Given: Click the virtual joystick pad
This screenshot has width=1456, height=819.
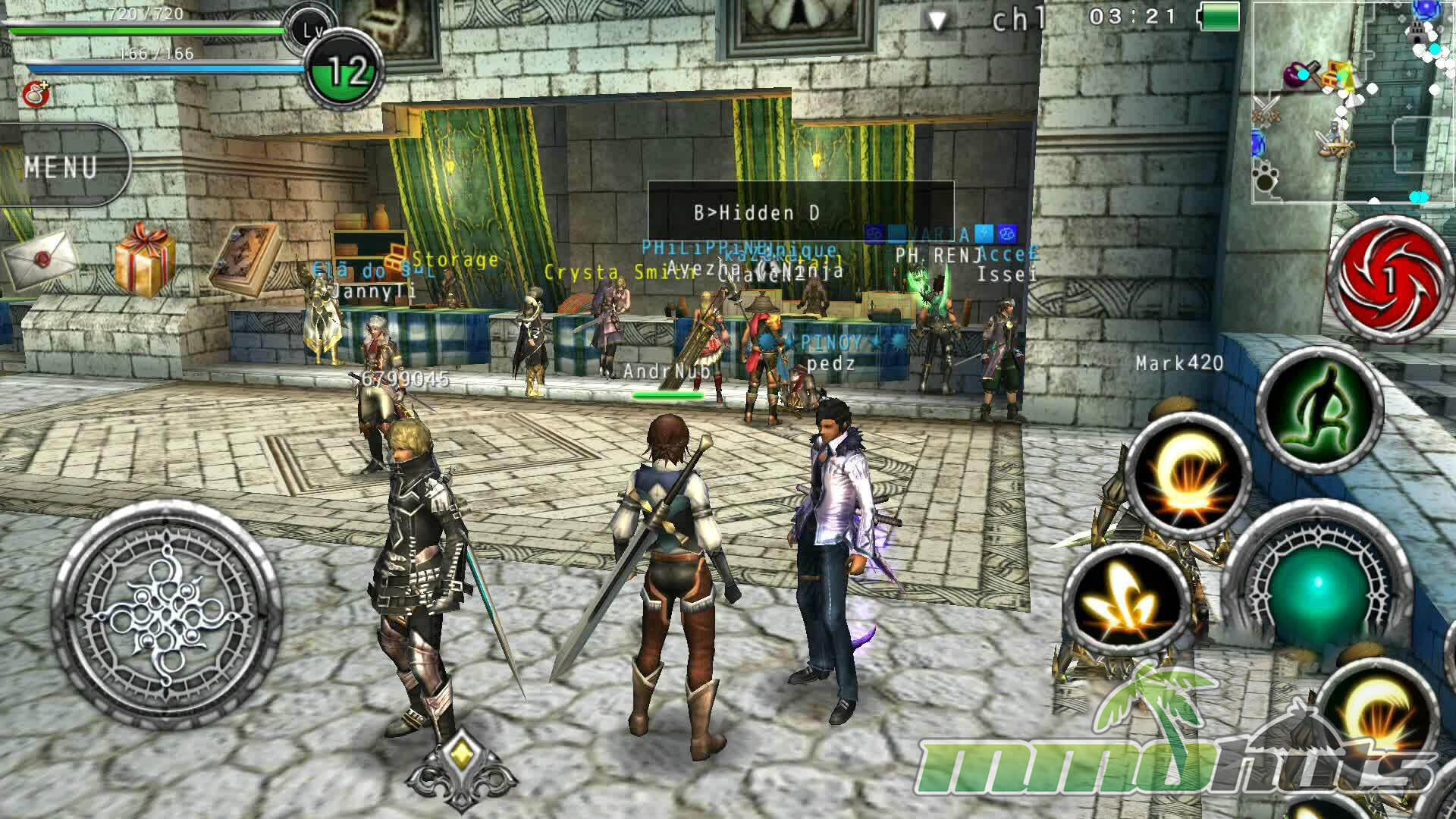Looking at the screenshot, I should (x=165, y=614).
